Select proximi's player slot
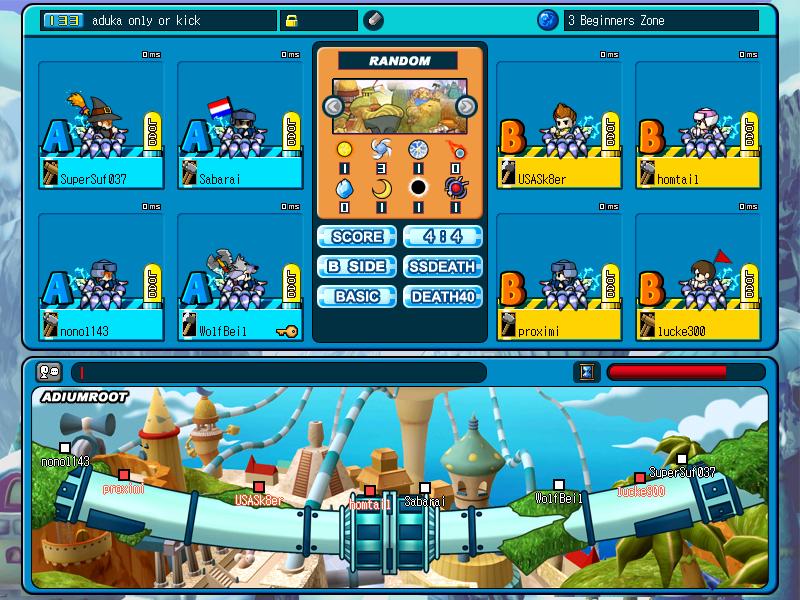Viewport: 800px width, 600px height. [559, 276]
